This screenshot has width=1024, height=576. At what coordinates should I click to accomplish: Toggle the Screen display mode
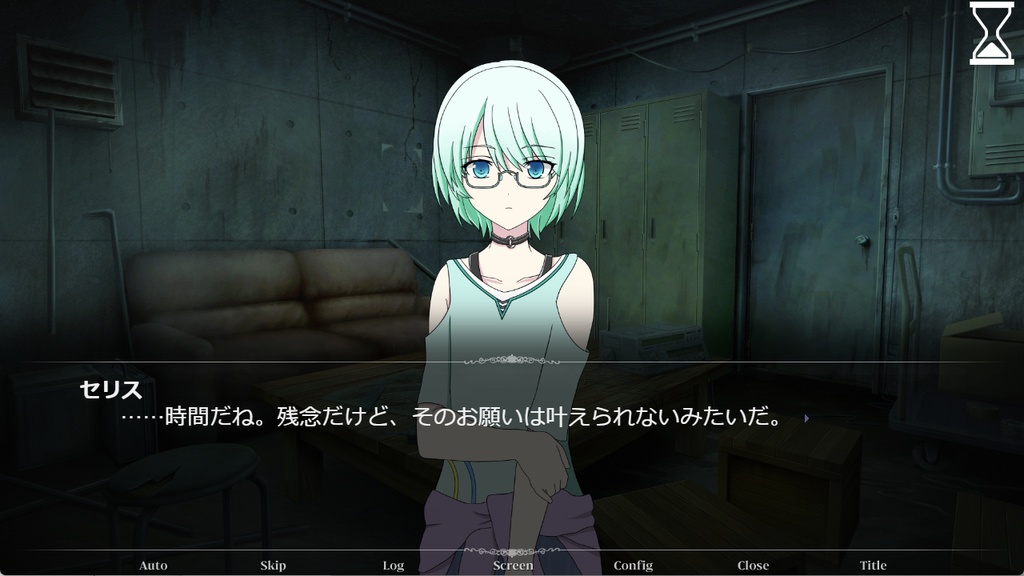tap(513, 565)
